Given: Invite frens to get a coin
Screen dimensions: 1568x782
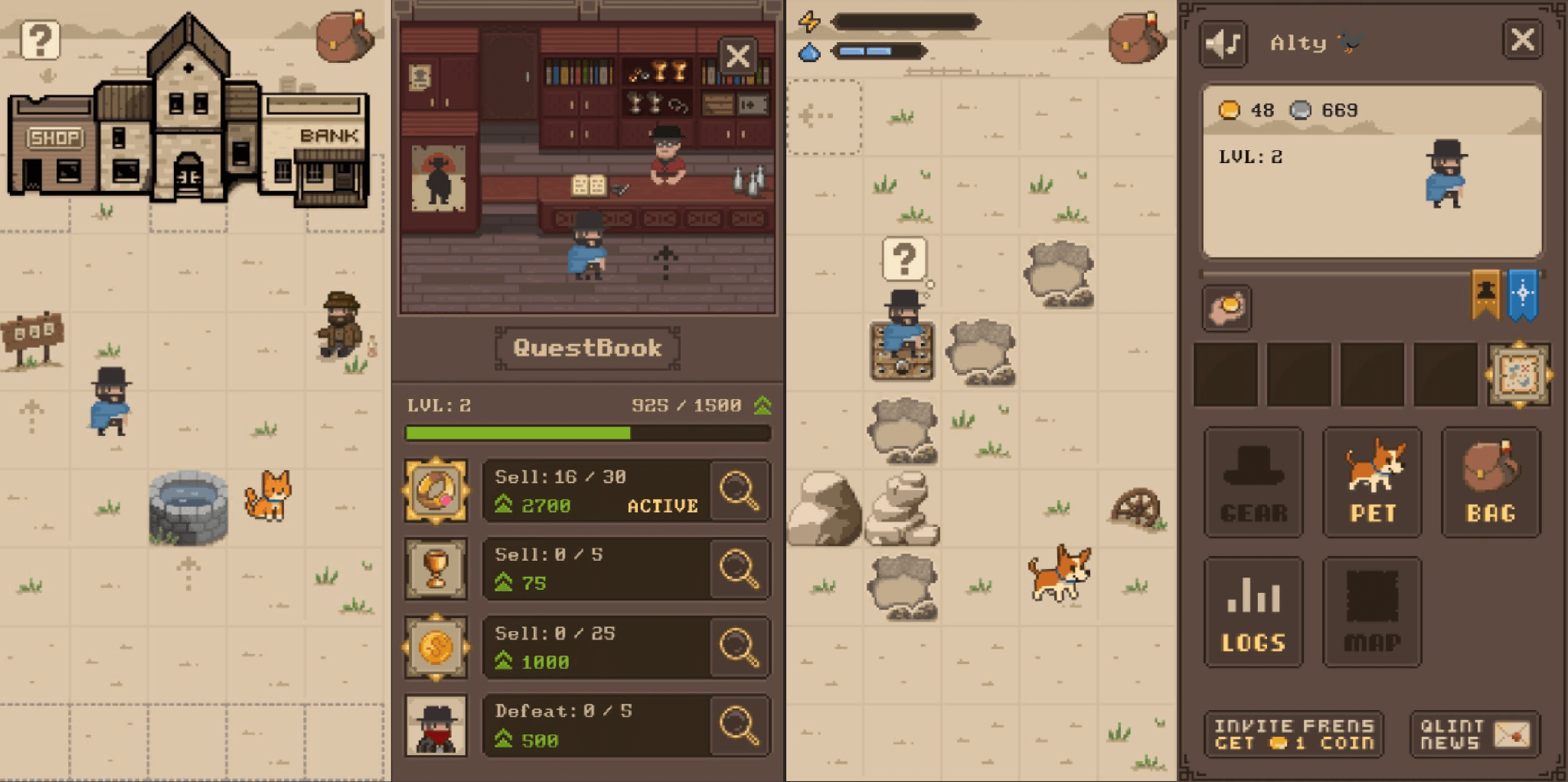Looking at the screenshot, I should click(1294, 735).
